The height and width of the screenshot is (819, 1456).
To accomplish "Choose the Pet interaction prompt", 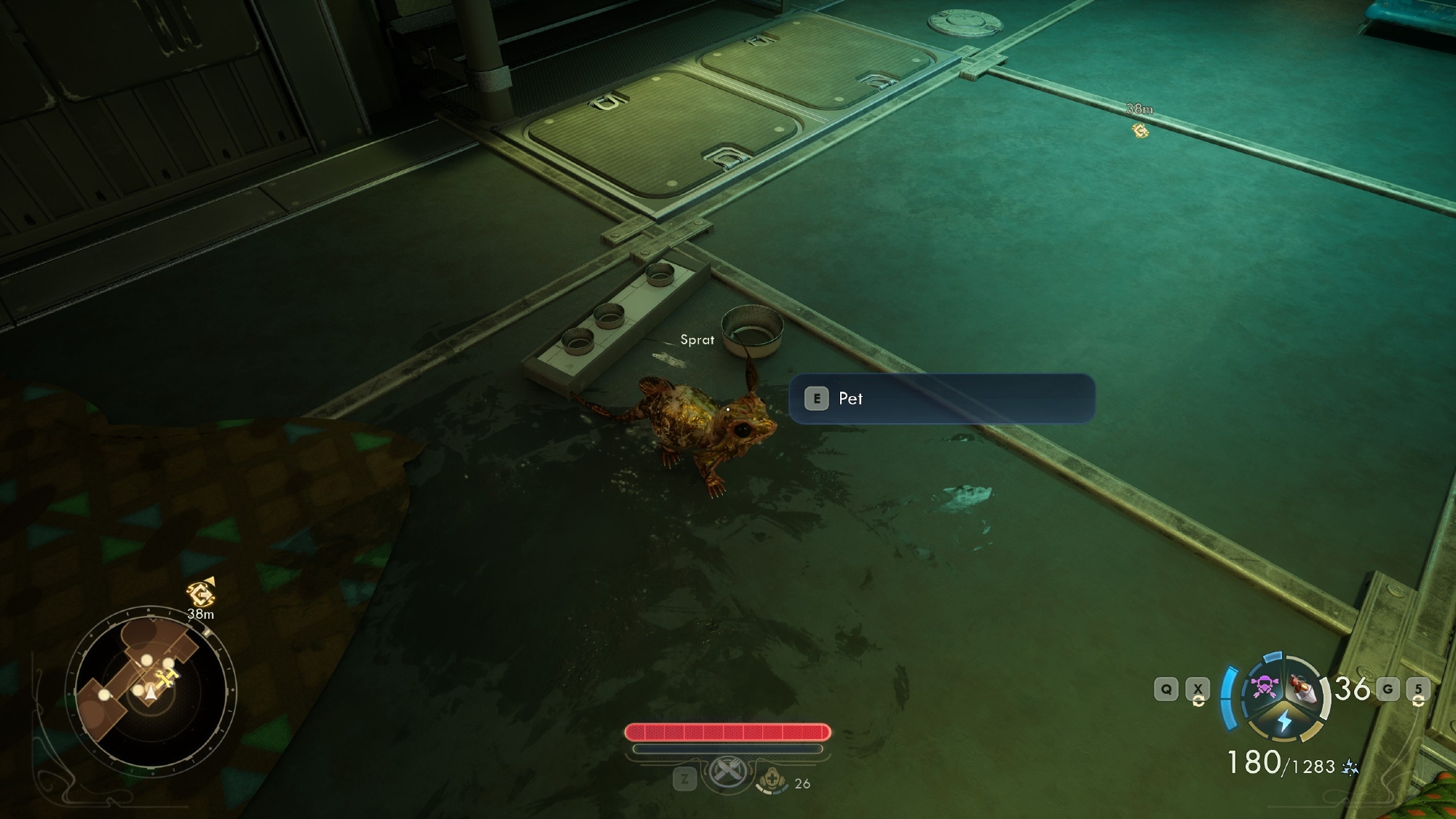I will pyautogui.click(x=941, y=398).
